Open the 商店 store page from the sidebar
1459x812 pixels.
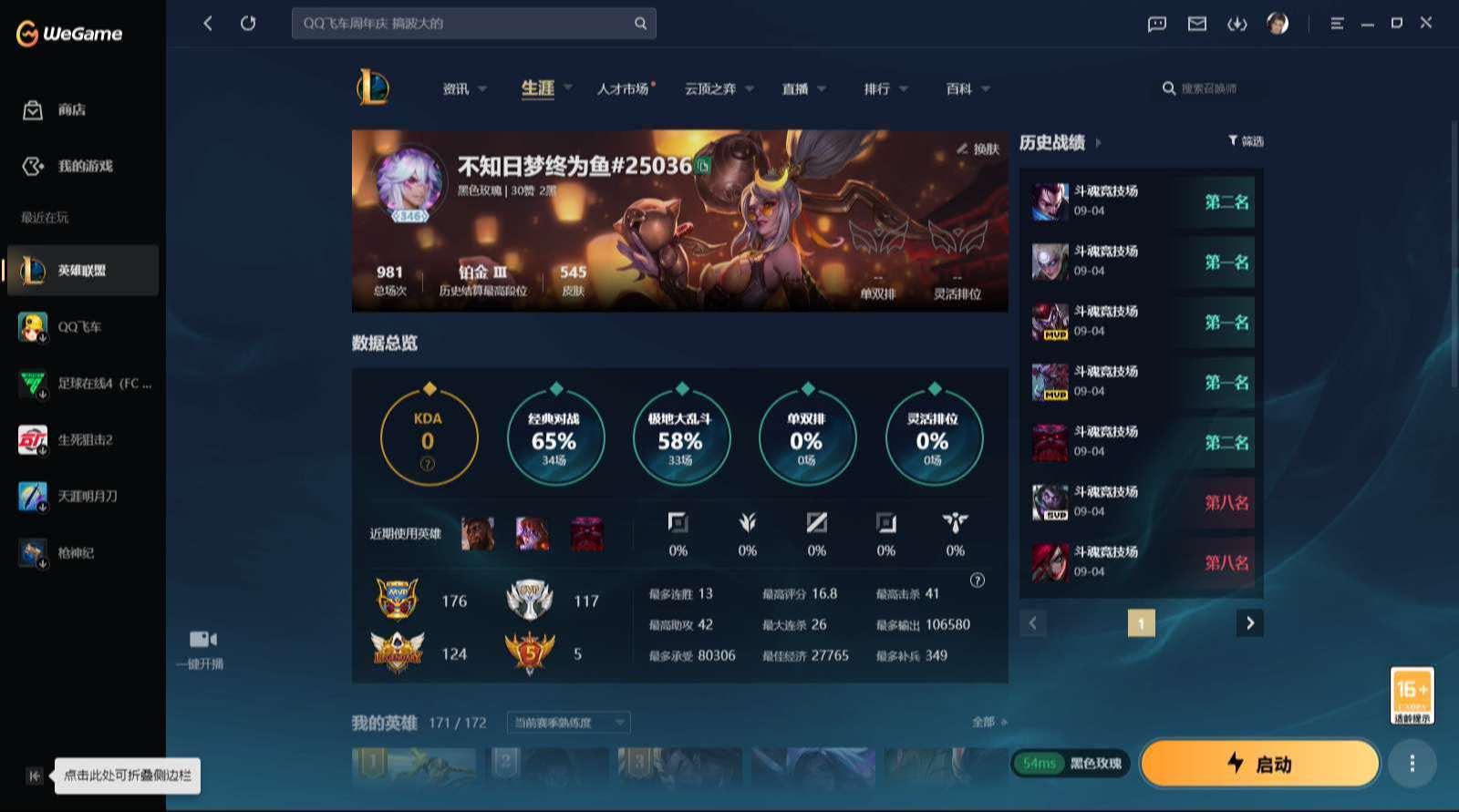click(55, 109)
